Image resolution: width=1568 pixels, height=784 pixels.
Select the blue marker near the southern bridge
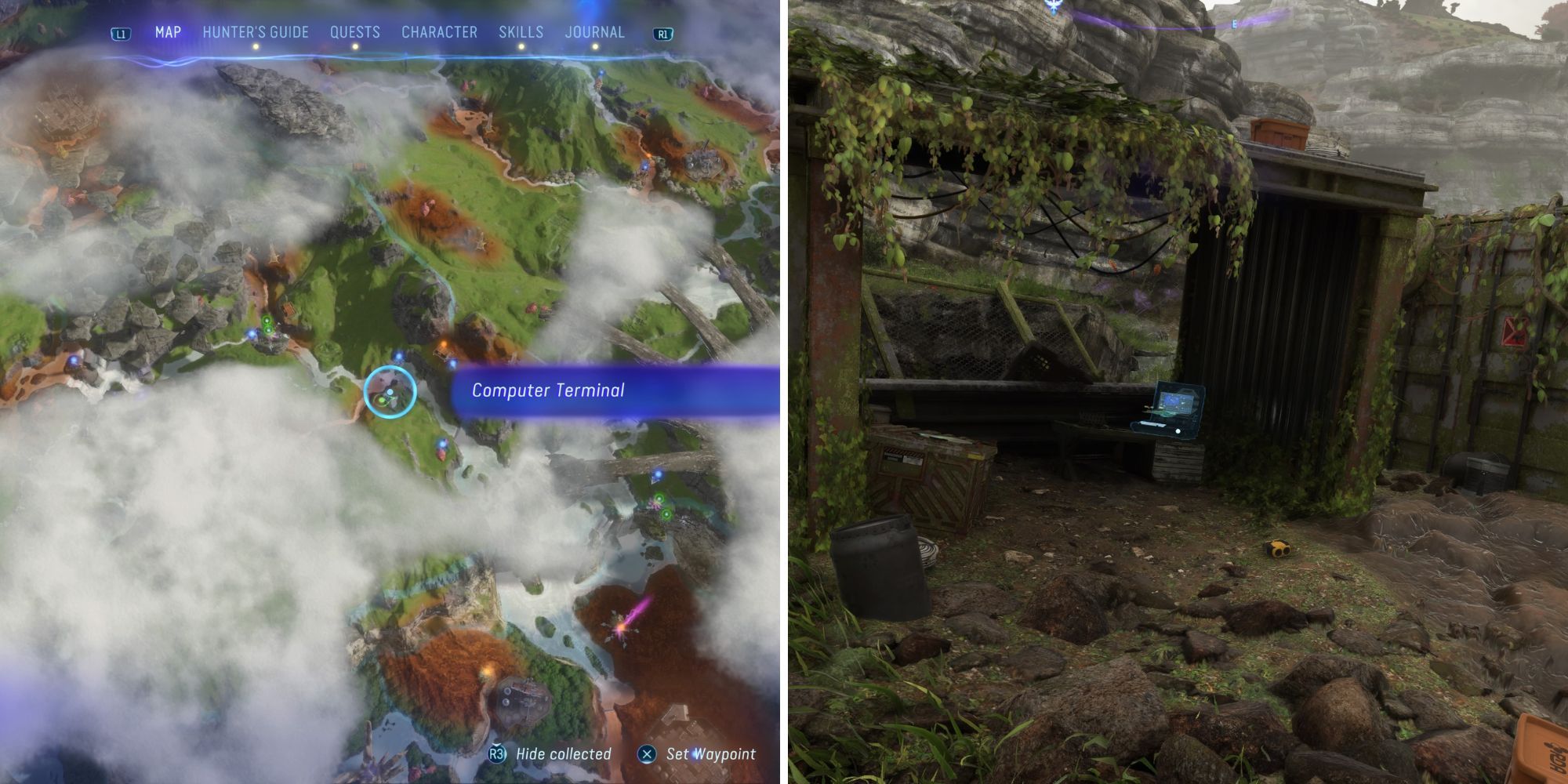[x=659, y=474]
